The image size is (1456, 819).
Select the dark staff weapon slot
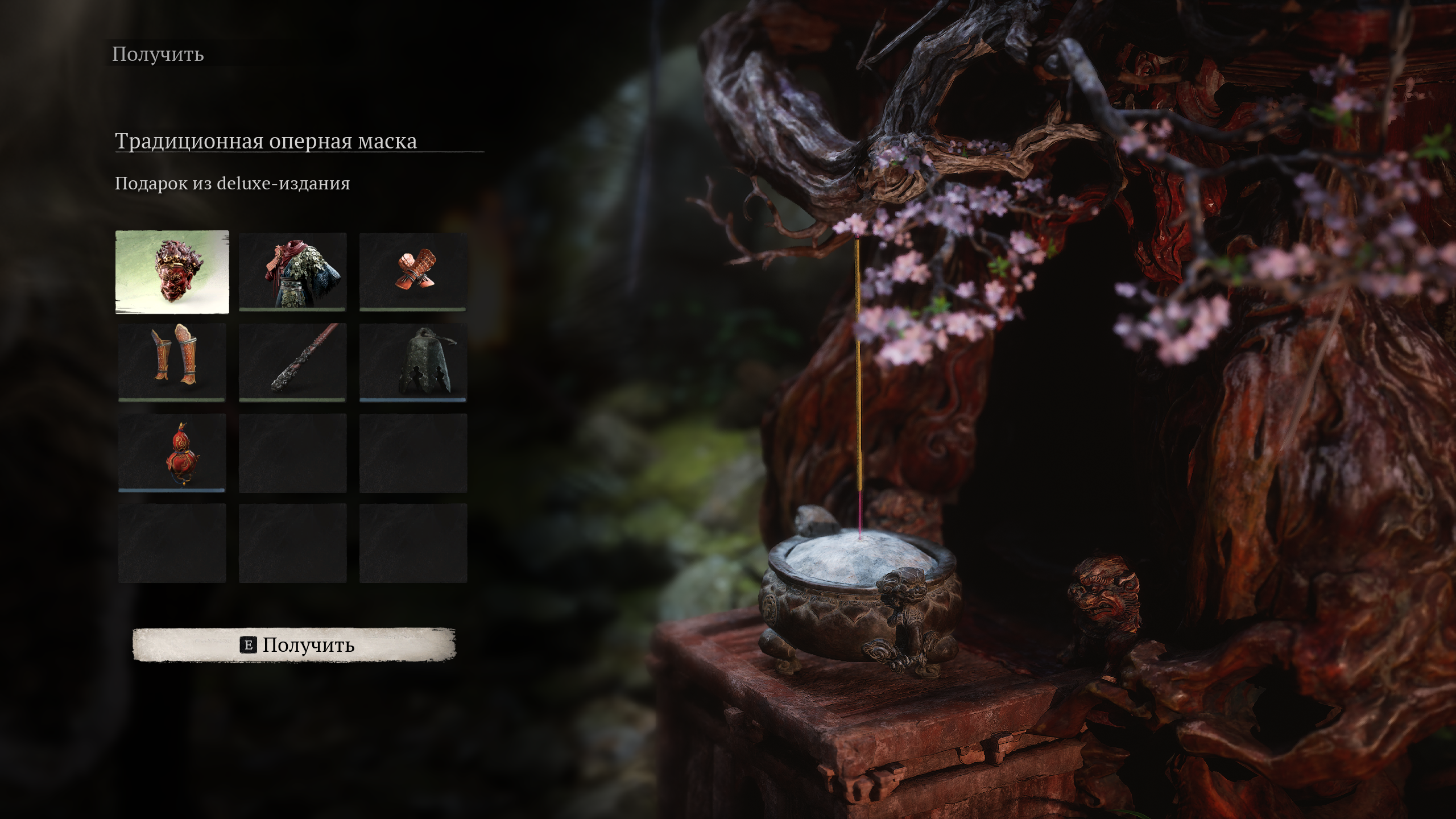coord(292,362)
